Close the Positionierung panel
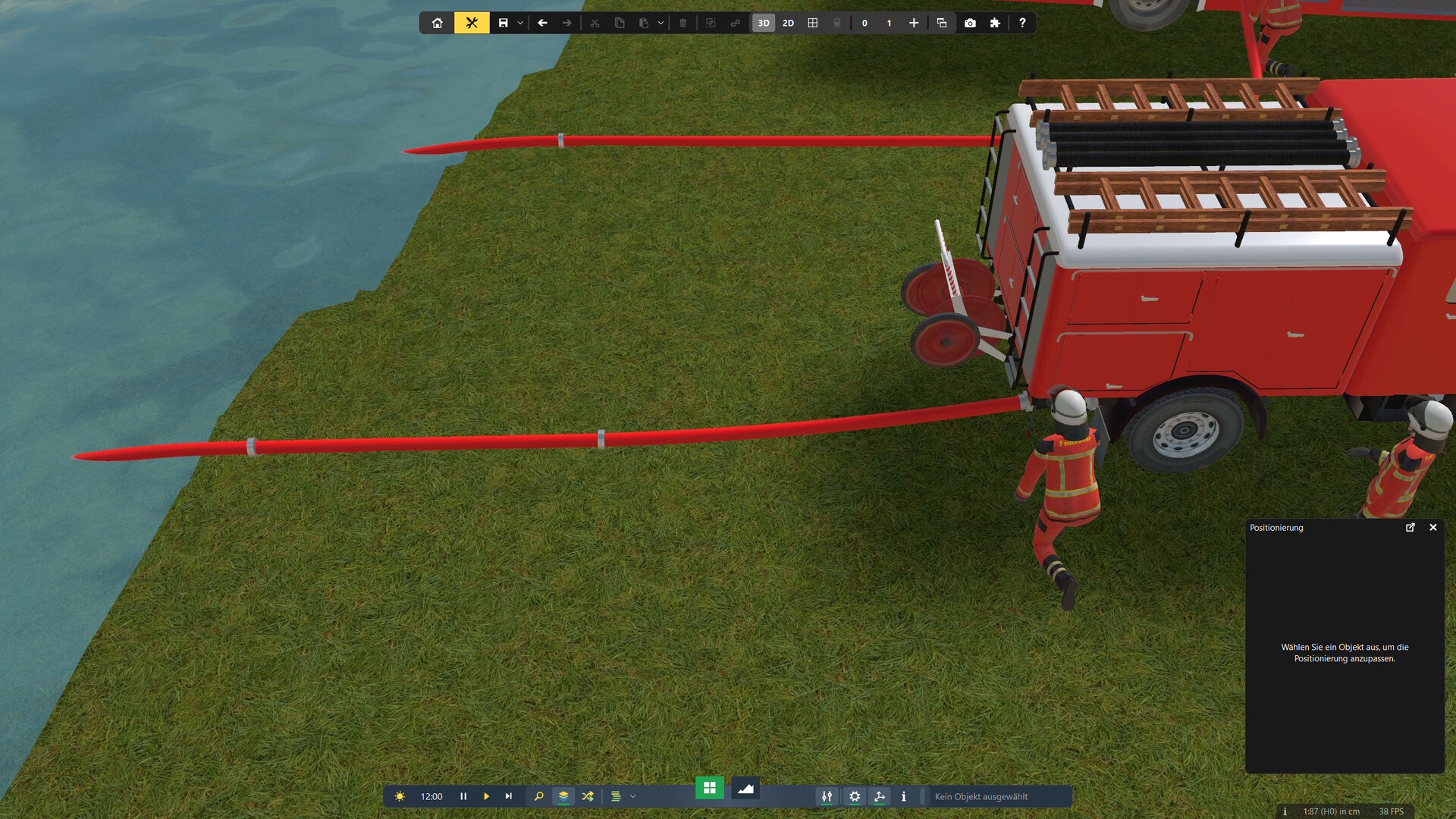Viewport: 1456px width, 819px height. point(1433,527)
